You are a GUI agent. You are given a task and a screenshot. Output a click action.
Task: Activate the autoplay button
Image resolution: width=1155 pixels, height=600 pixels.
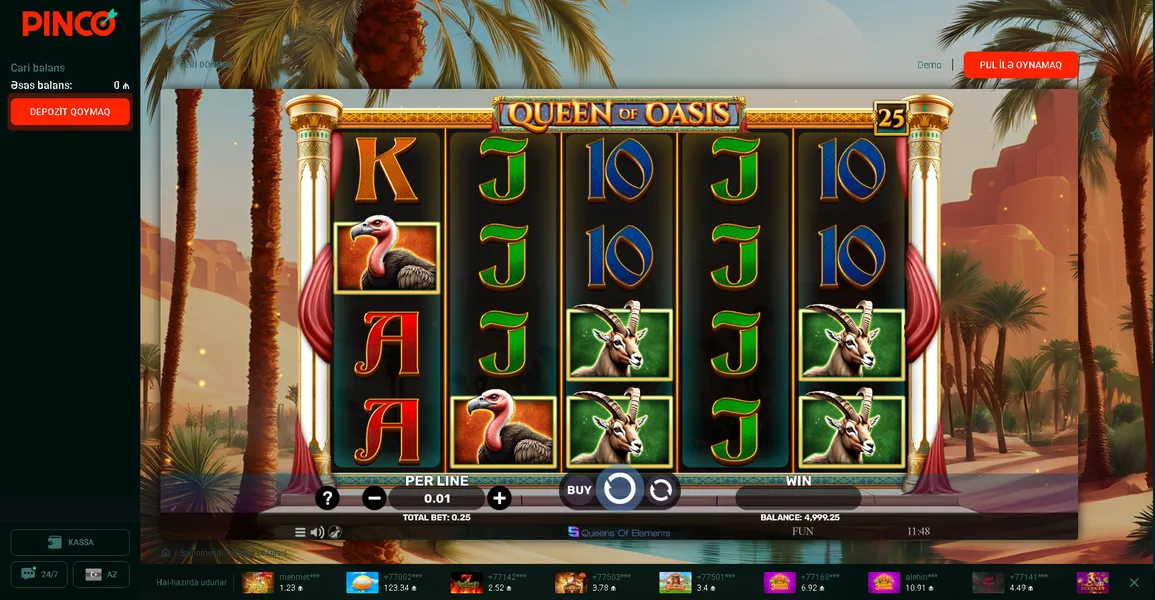point(660,490)
